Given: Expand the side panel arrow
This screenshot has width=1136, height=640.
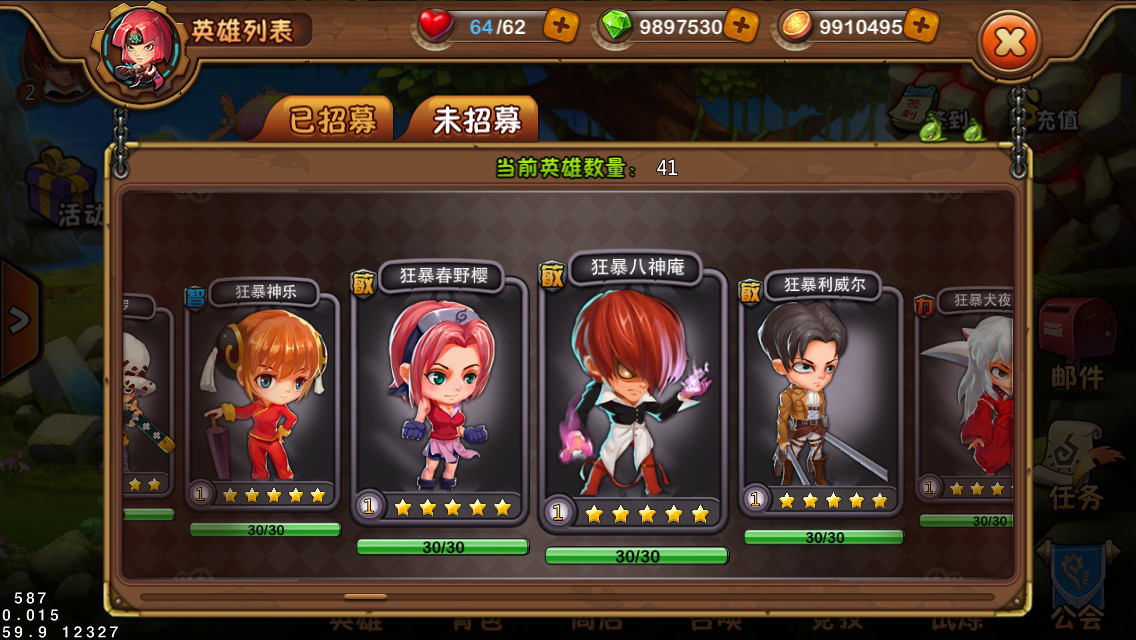Looking at the screenshot, I should click(x=18, y=320).
